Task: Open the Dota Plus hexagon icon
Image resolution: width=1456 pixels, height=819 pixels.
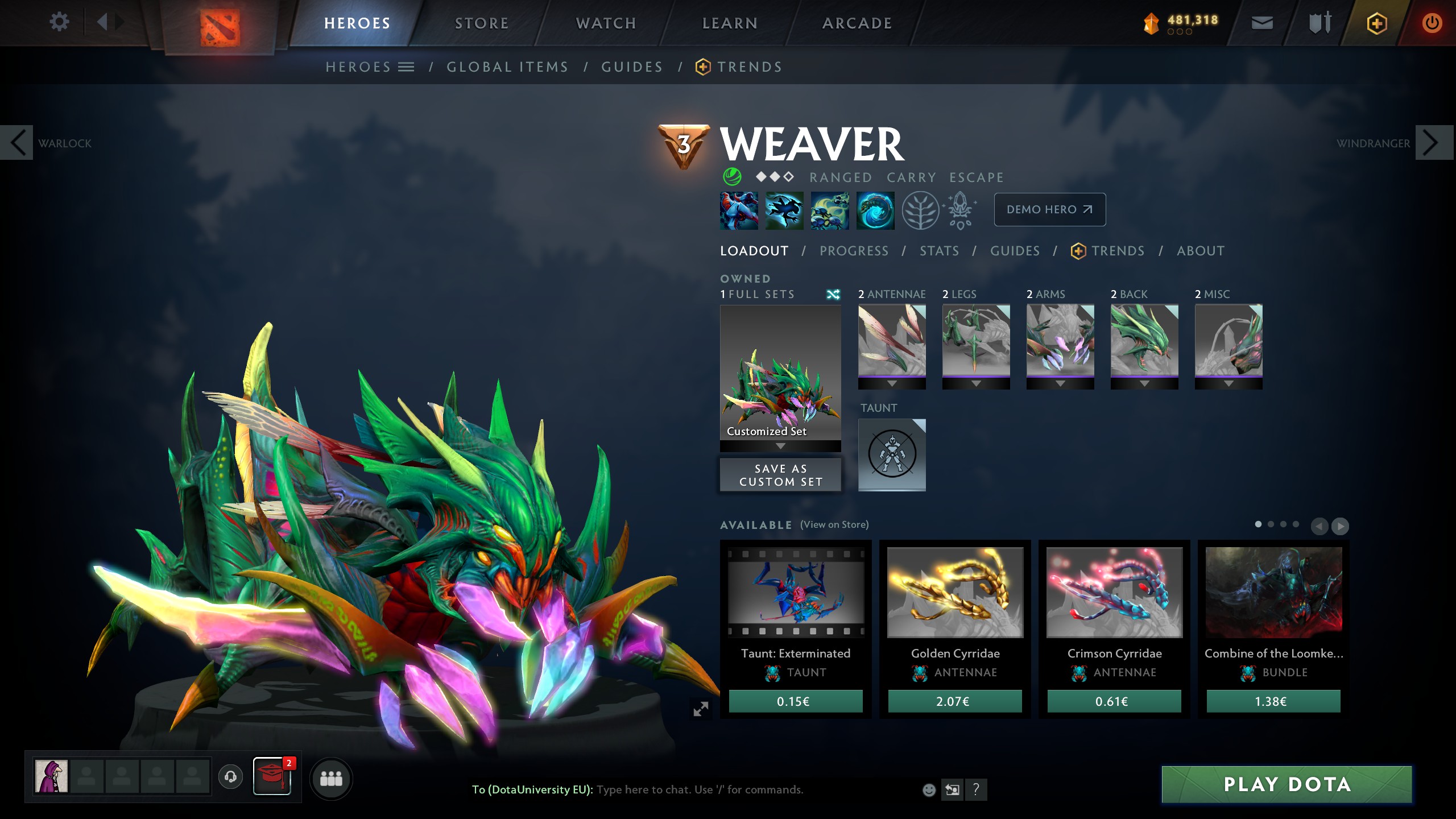Action: click(1376, 23)
